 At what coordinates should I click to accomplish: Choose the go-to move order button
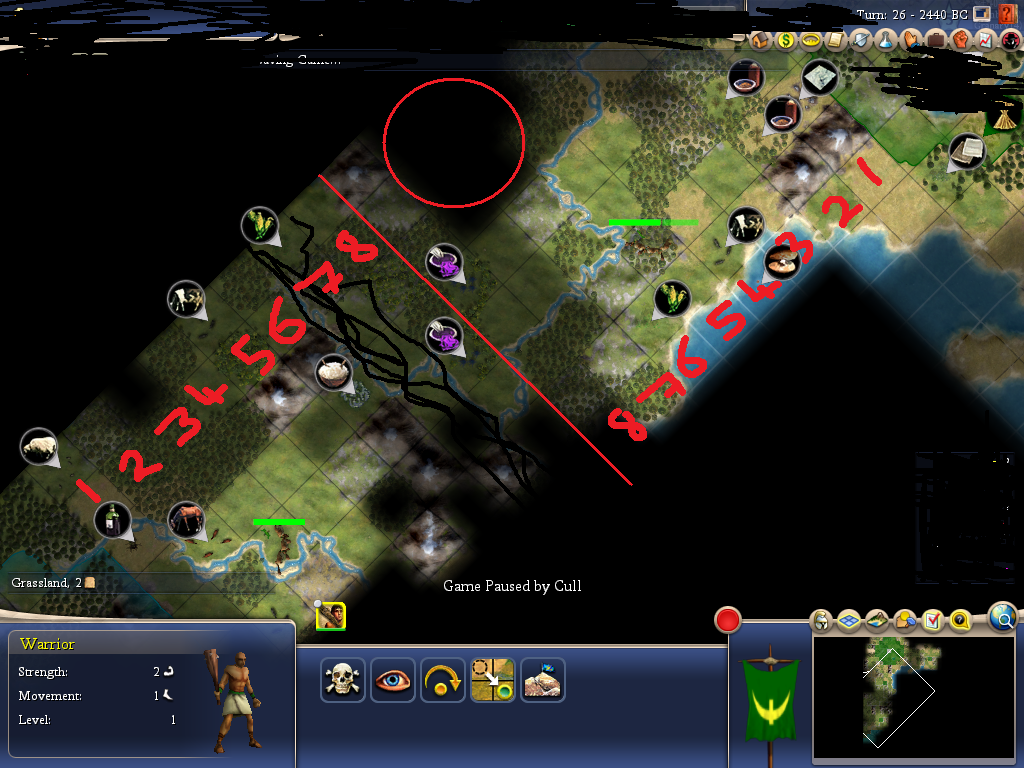click(493, 680)
